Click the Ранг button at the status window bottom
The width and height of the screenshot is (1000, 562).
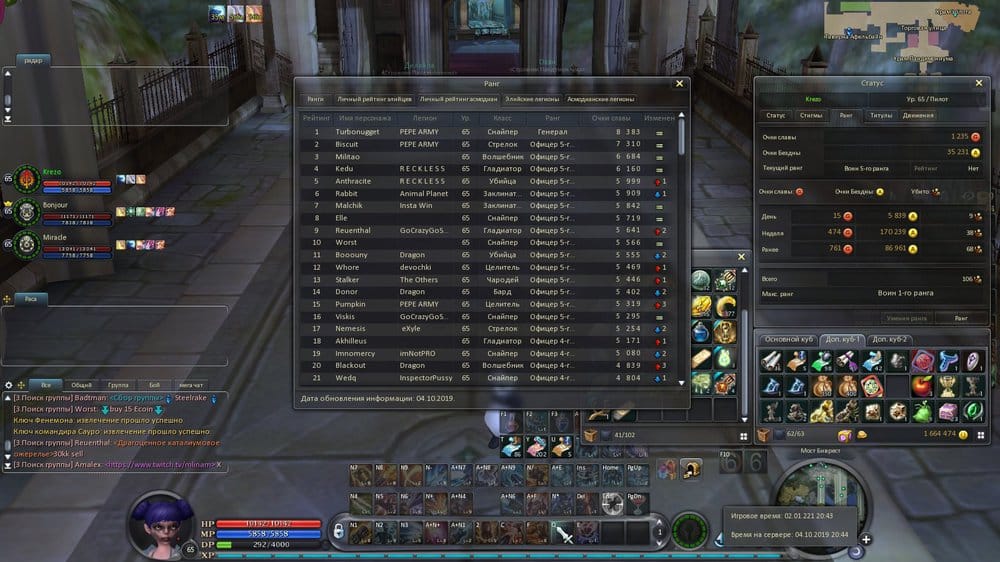click(x=960, y=318)
